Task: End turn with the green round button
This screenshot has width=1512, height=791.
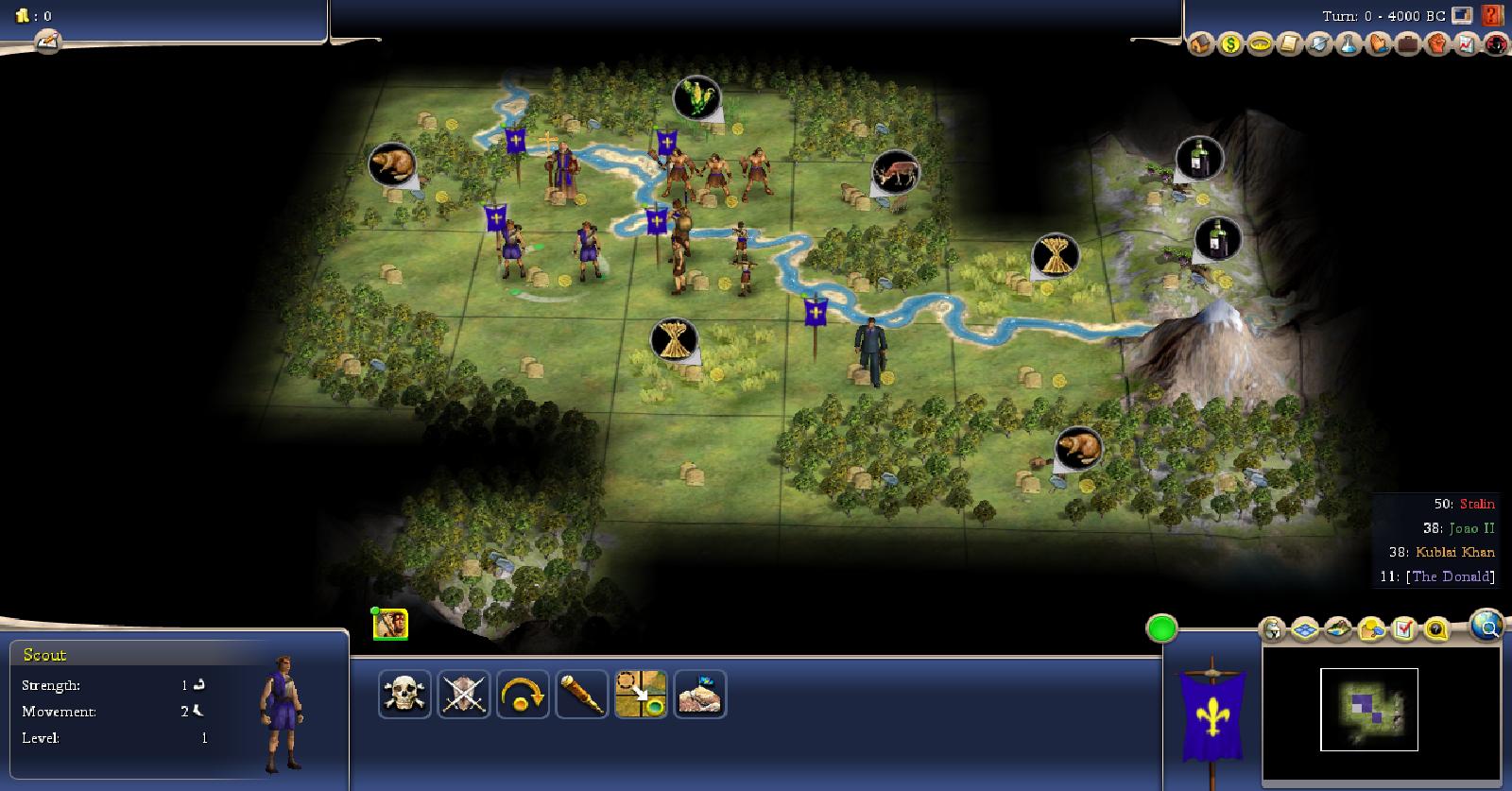Action: point(1161,628)
